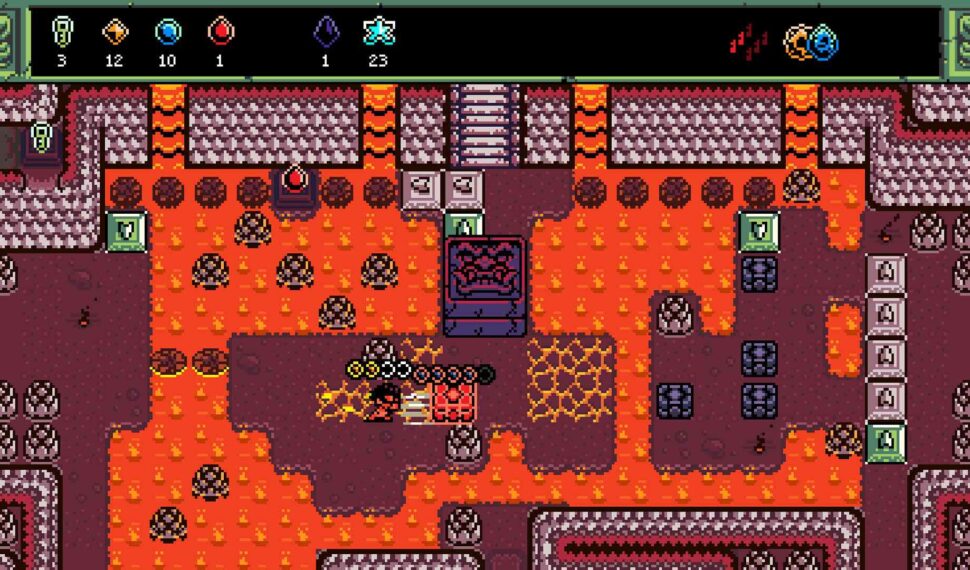Select the blue orb resource icon

tap(168, 32)
